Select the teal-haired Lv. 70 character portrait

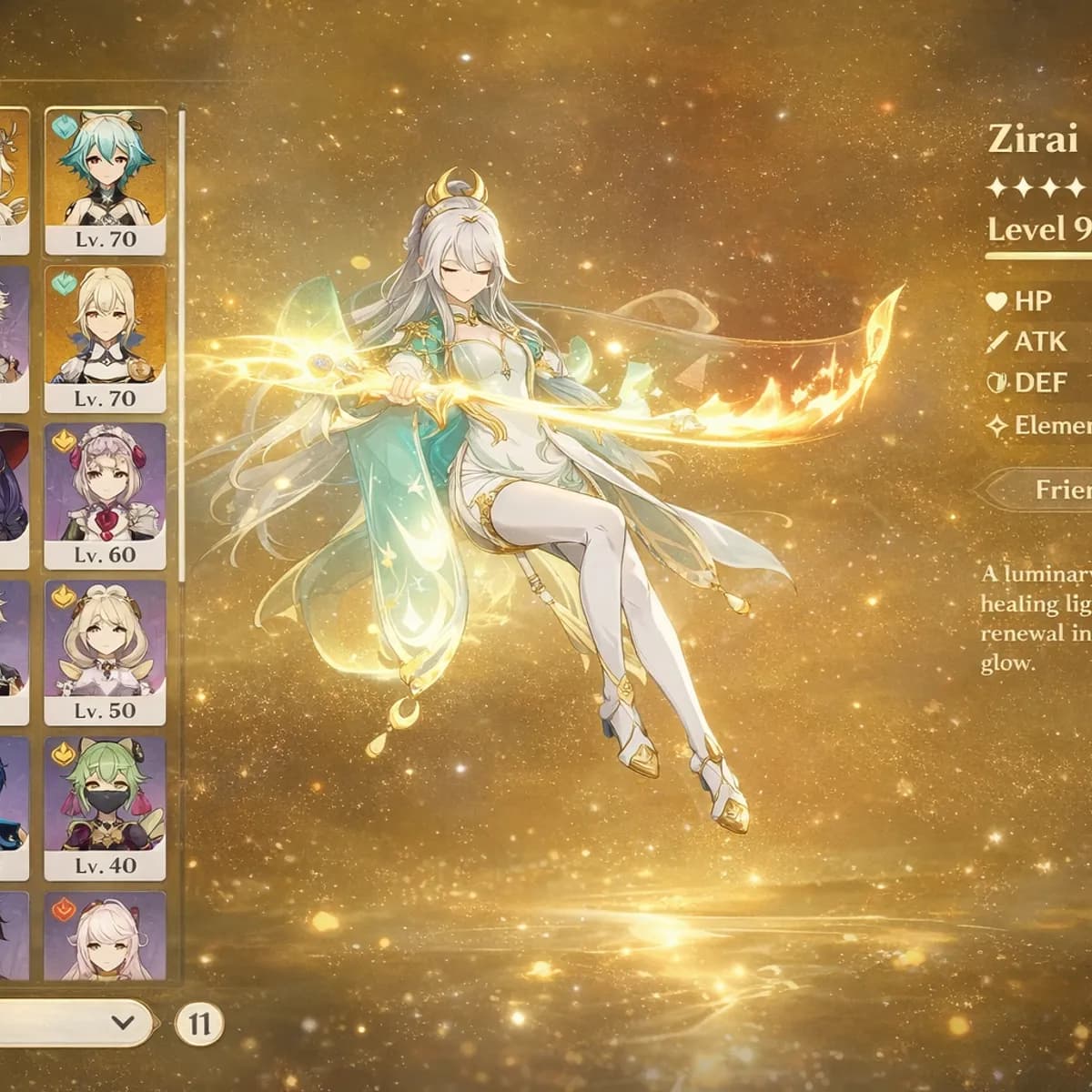105,181
